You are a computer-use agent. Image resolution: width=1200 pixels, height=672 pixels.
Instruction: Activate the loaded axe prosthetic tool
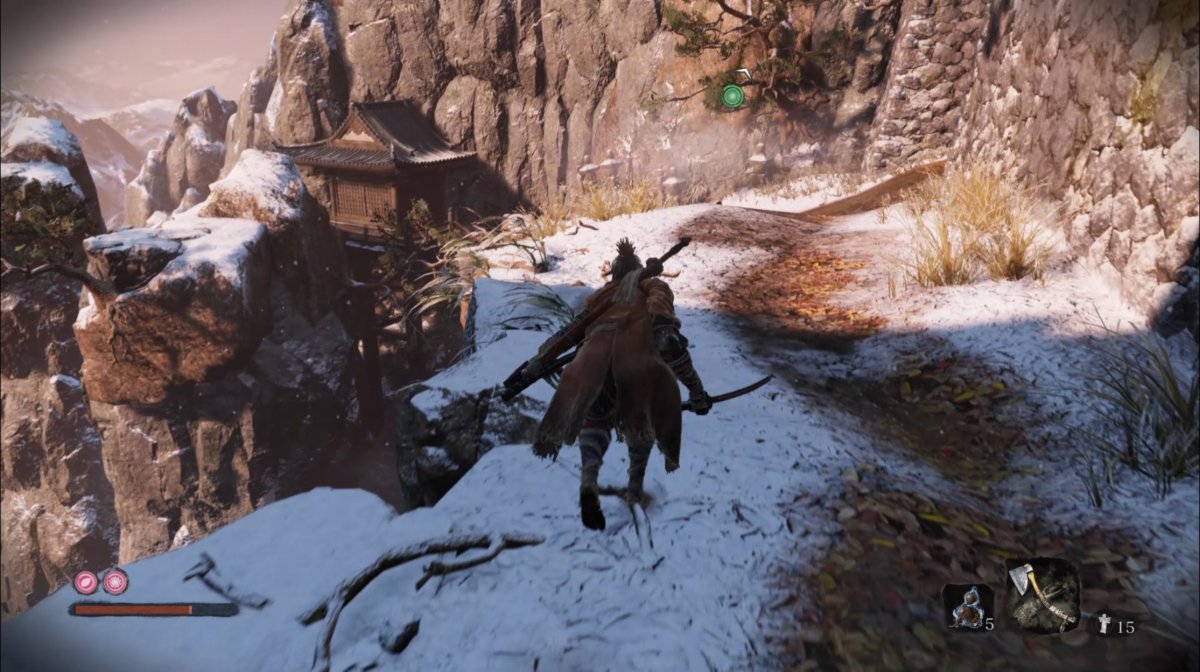pyautogui.click(x=1042, y=596)
